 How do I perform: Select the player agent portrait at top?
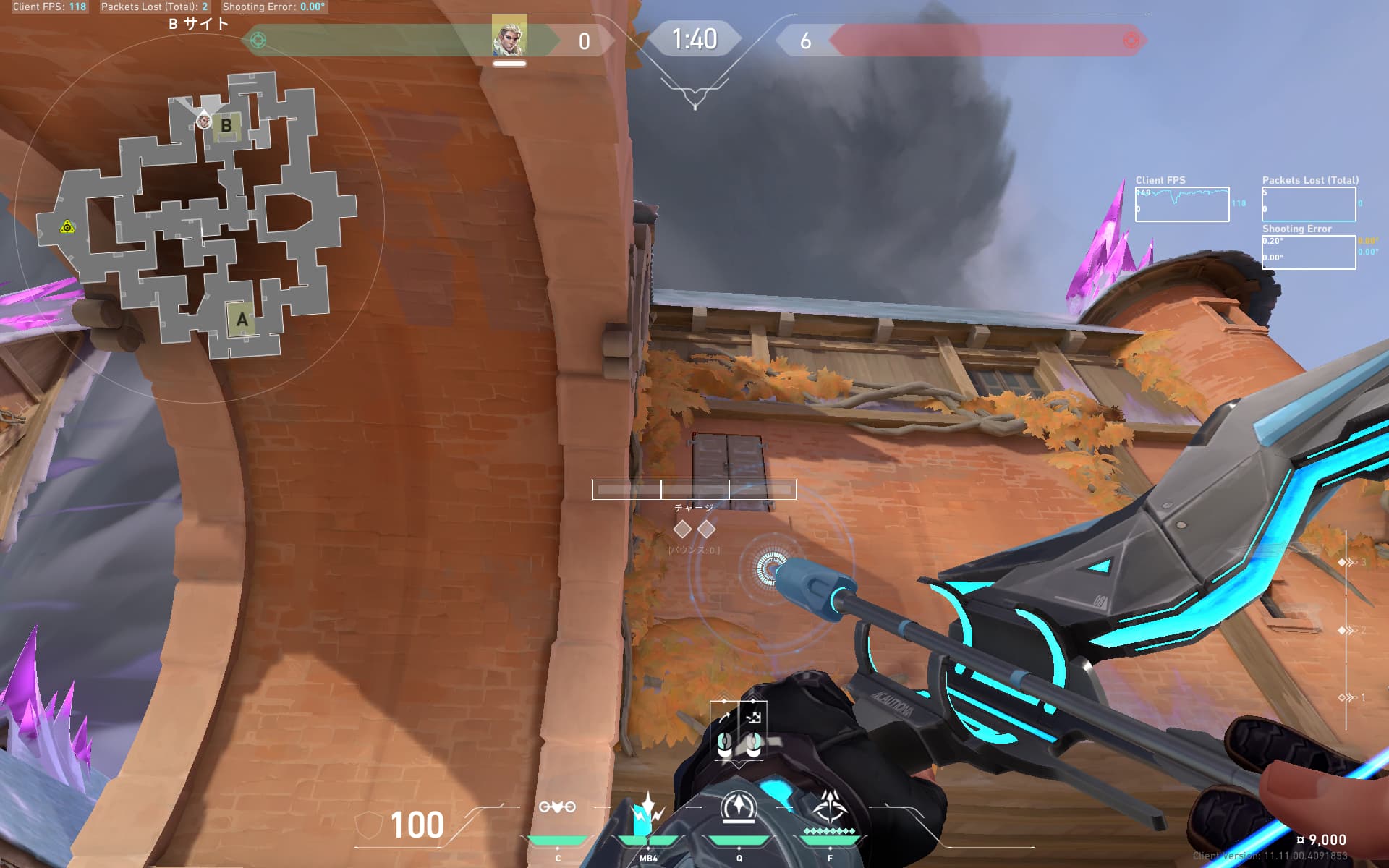(x=509, y=38)
